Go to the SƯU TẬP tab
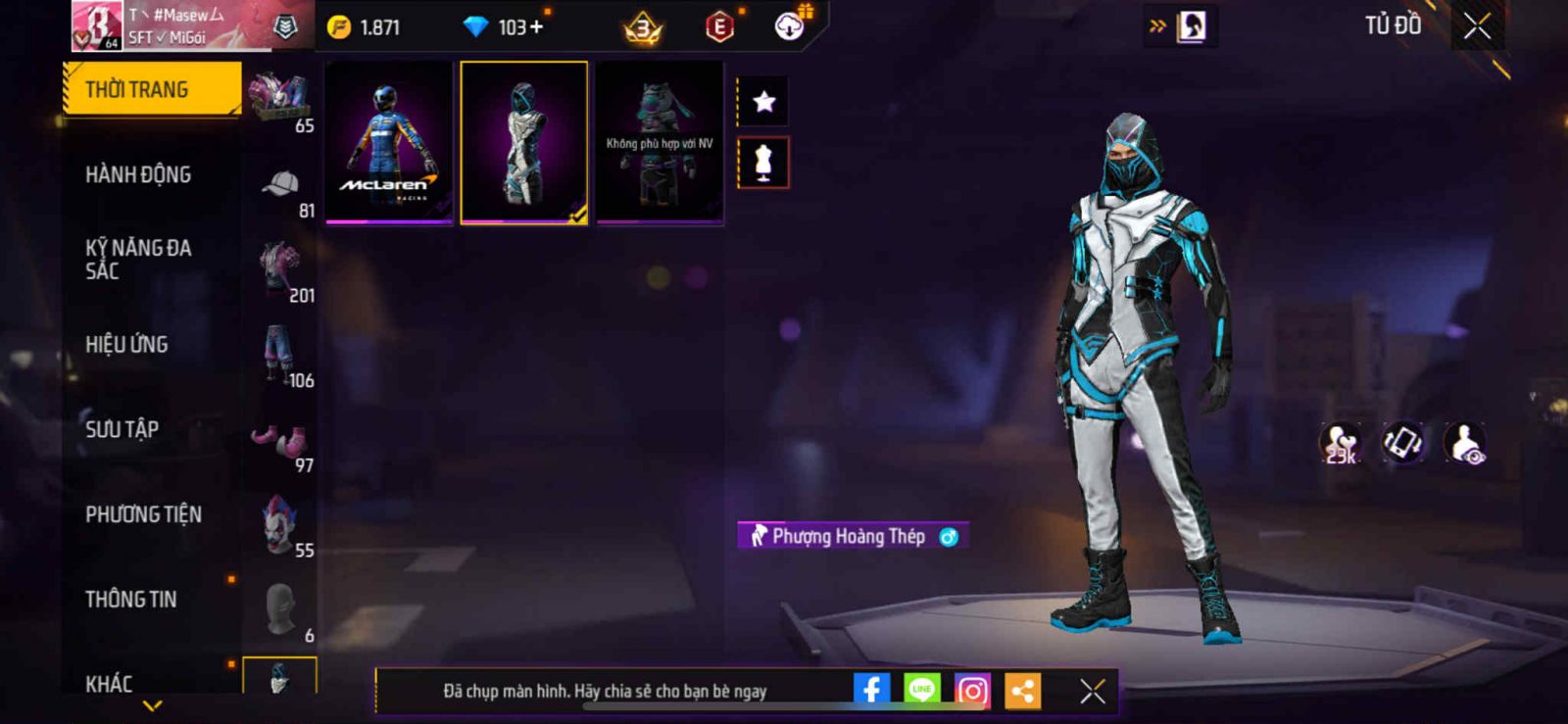The width and height of the screenshot is (1568, 724). point(122,429)
